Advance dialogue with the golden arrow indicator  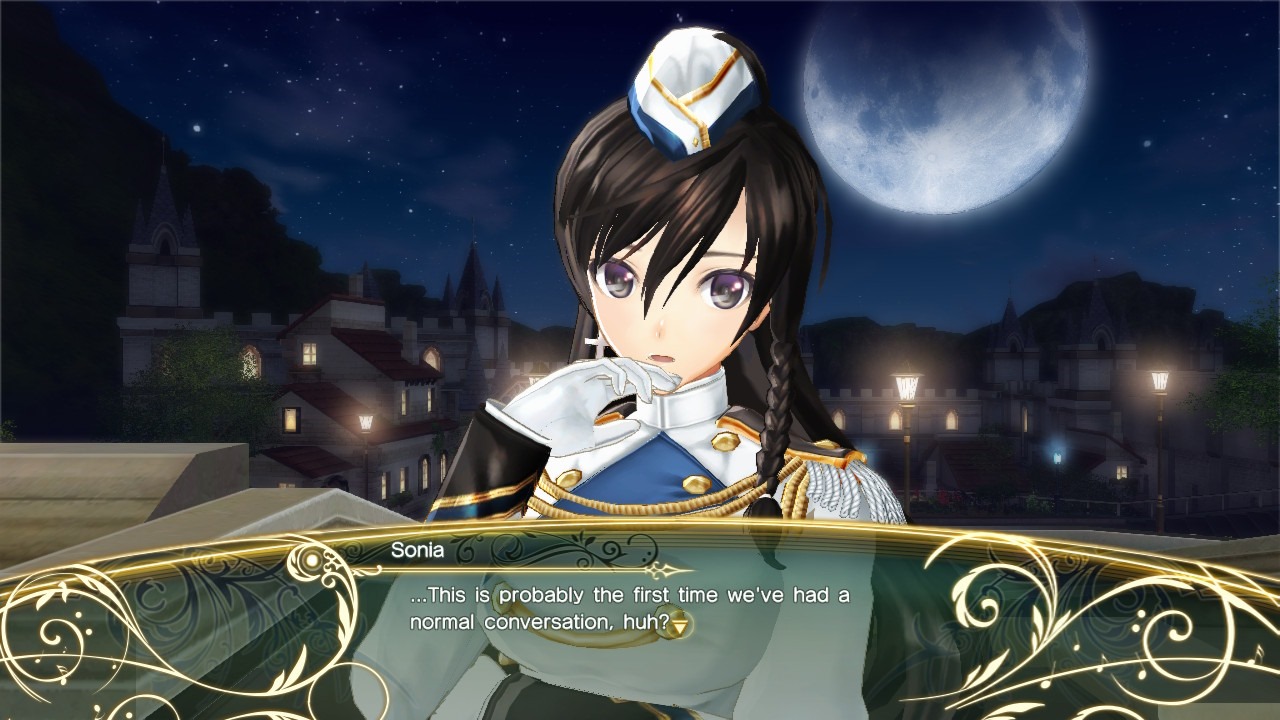(681, 623)
